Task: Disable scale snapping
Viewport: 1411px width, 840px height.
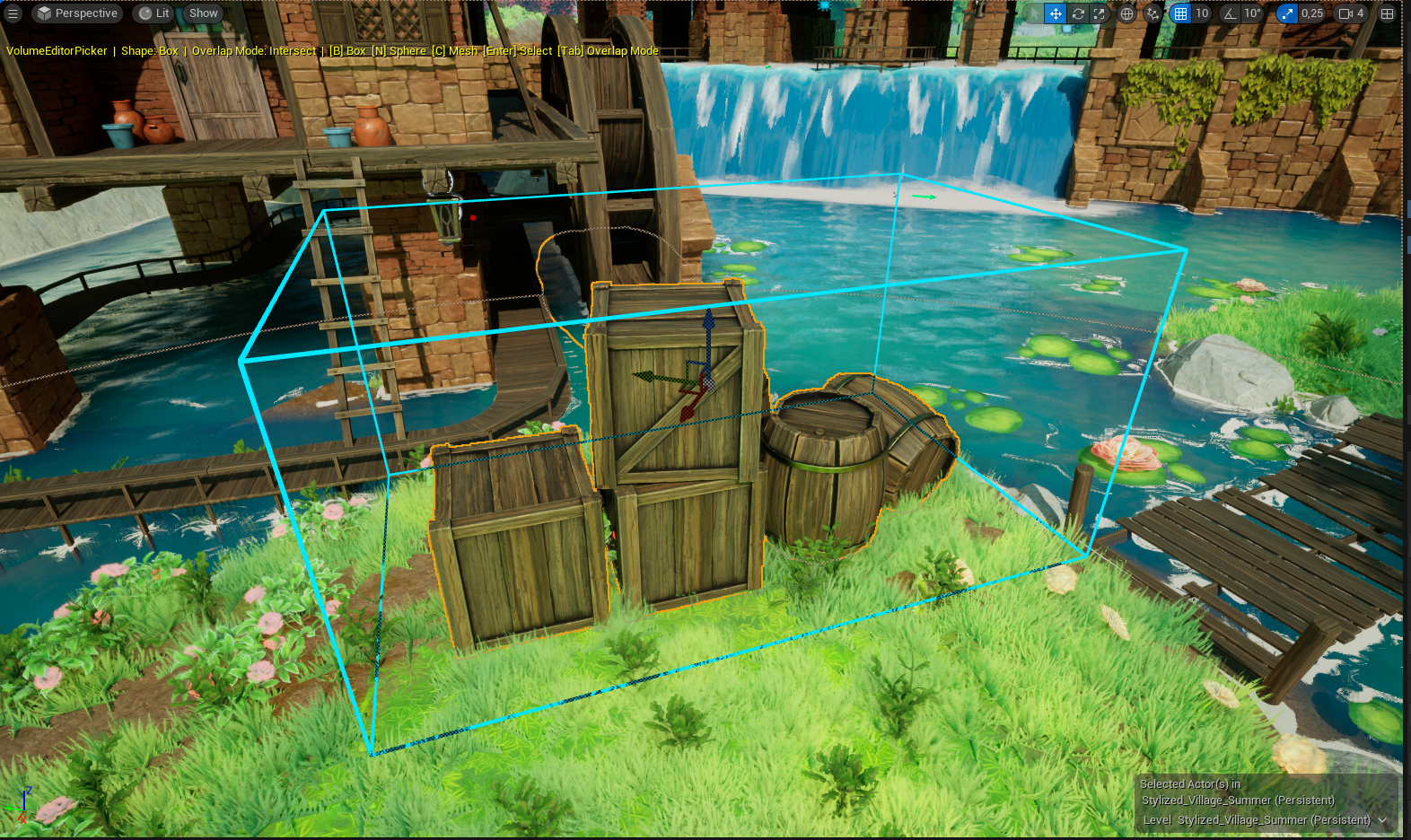Action: (1287, 13)
